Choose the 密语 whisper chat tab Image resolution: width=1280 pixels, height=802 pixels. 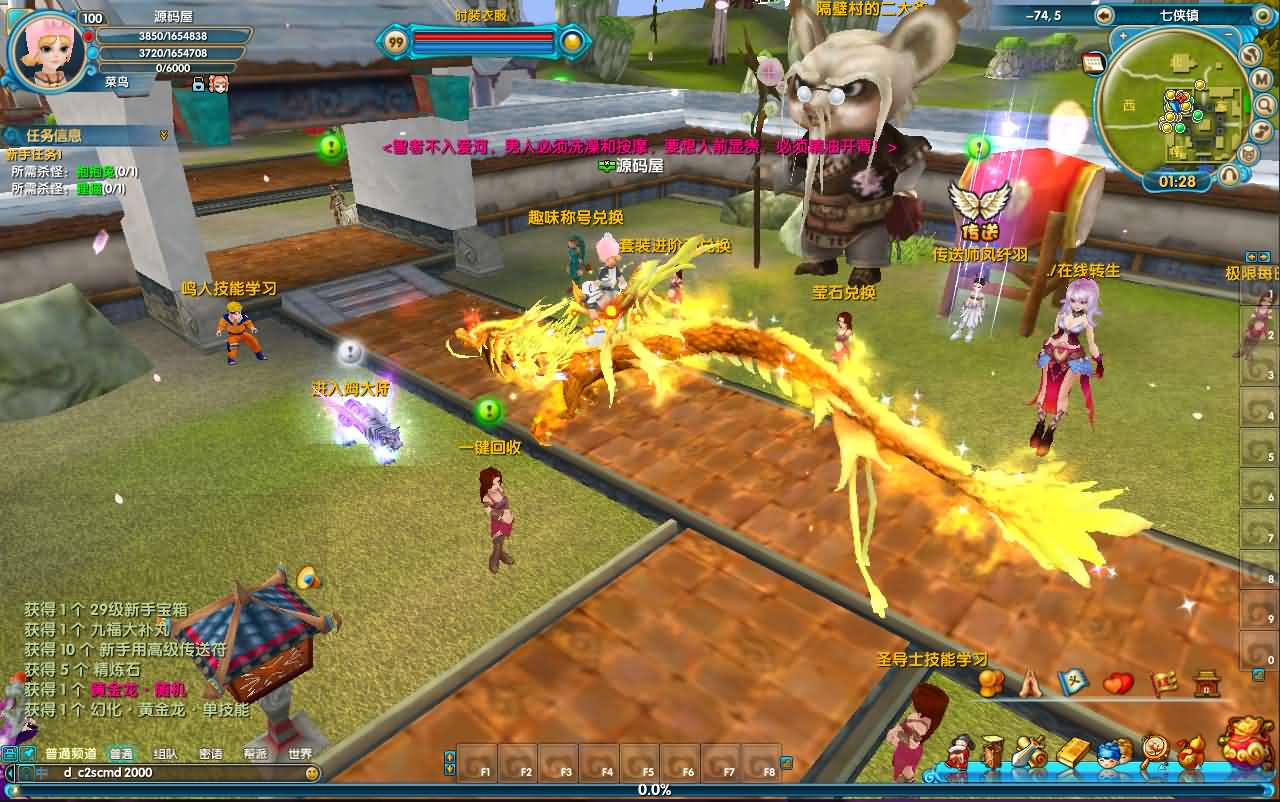click(x=211, y=754)
